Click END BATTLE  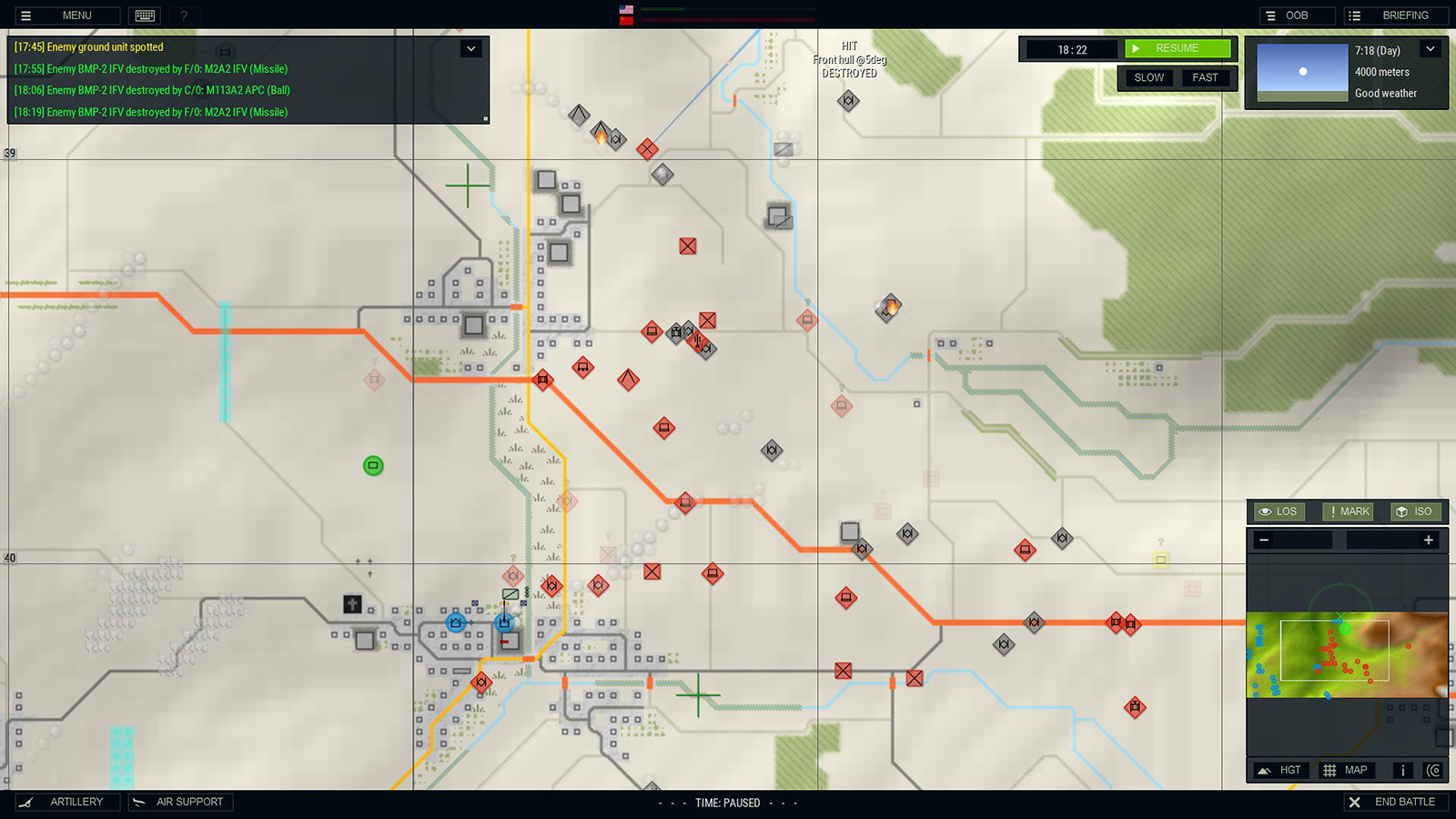click(x=1397, y=802)
